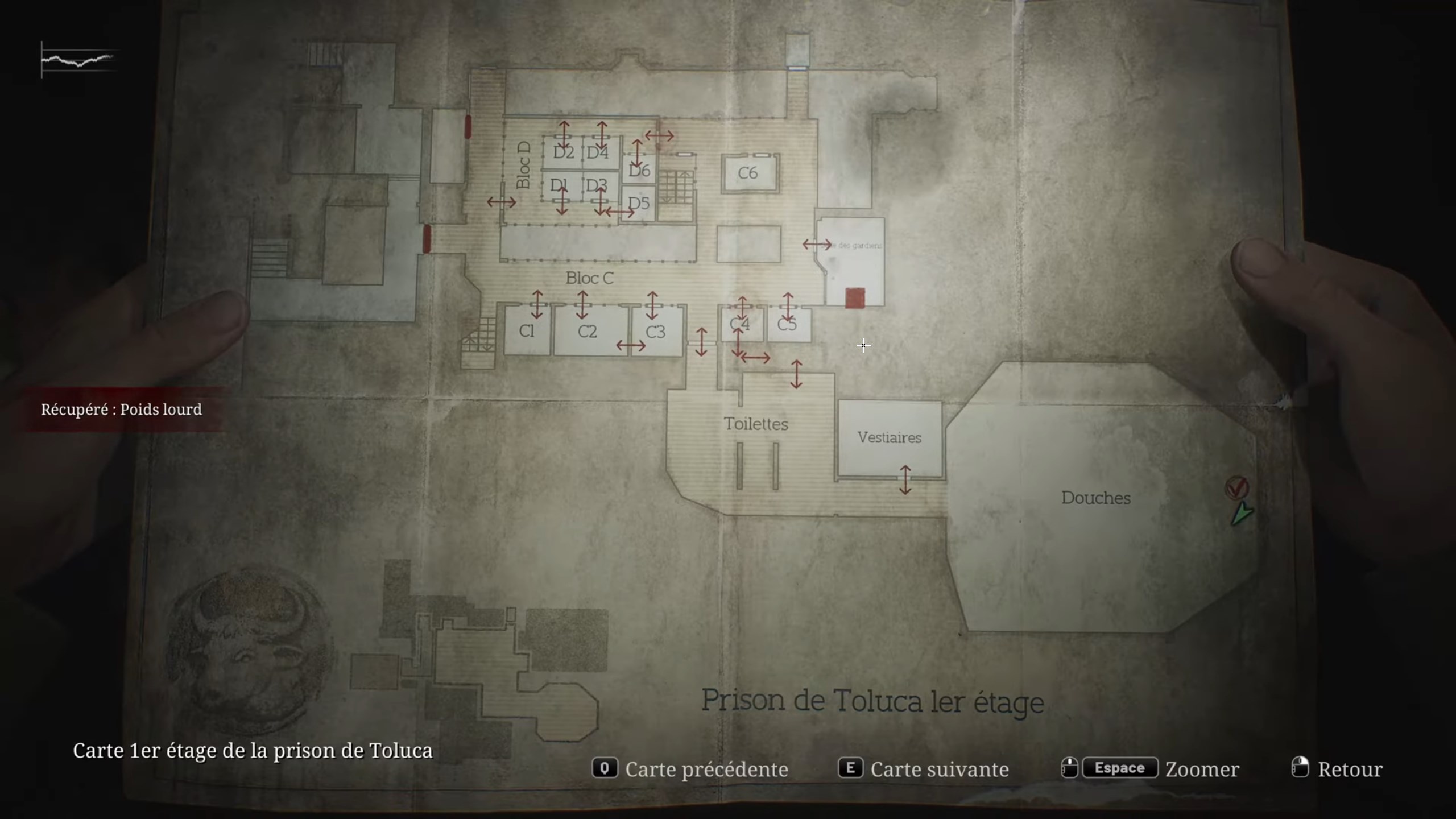Click the crosshair cursor on the map

coord(863,346)
